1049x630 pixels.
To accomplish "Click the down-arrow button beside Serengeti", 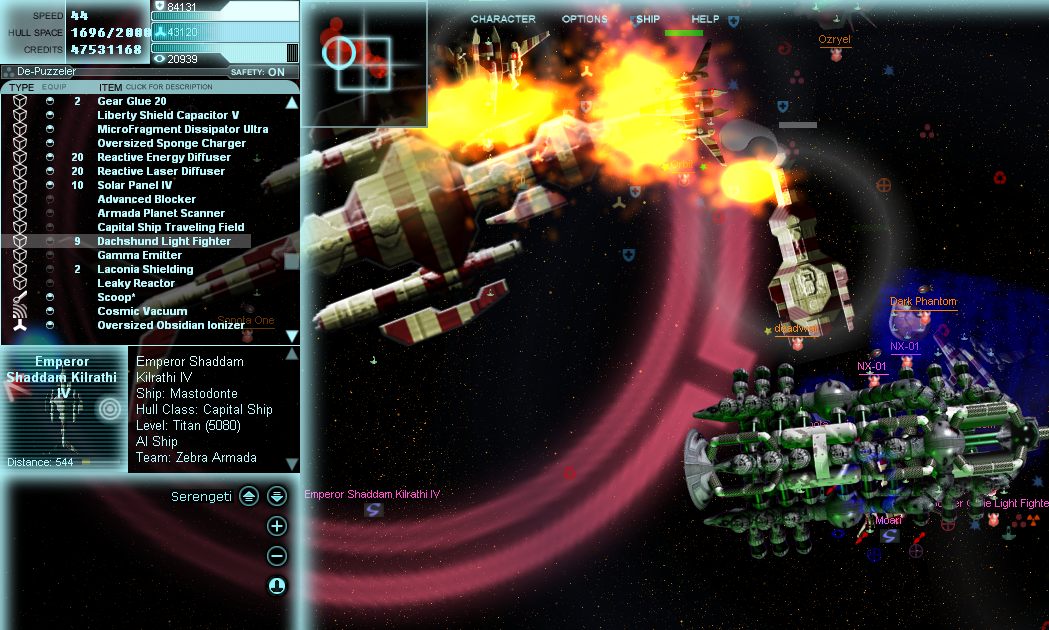I will point(277,496).
